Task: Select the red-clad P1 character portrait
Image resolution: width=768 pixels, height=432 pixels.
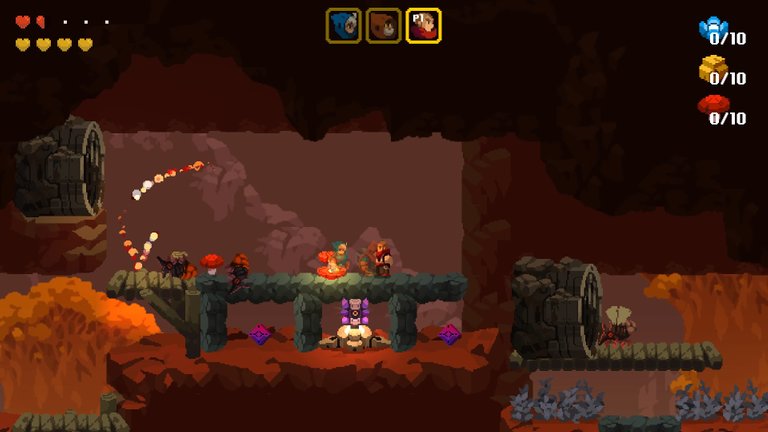Action: (x=423, y=26)
